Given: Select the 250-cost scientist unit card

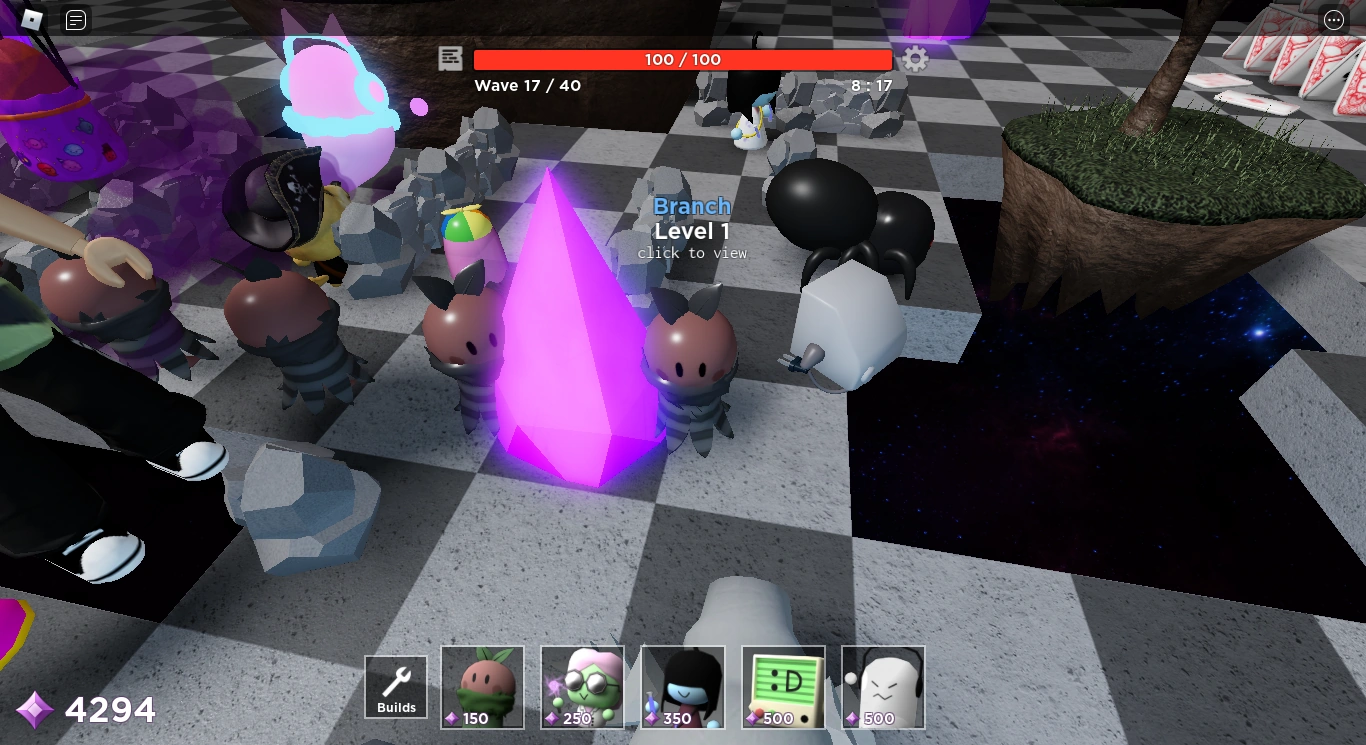Looking at the screenshot, I should coord(583,686).
